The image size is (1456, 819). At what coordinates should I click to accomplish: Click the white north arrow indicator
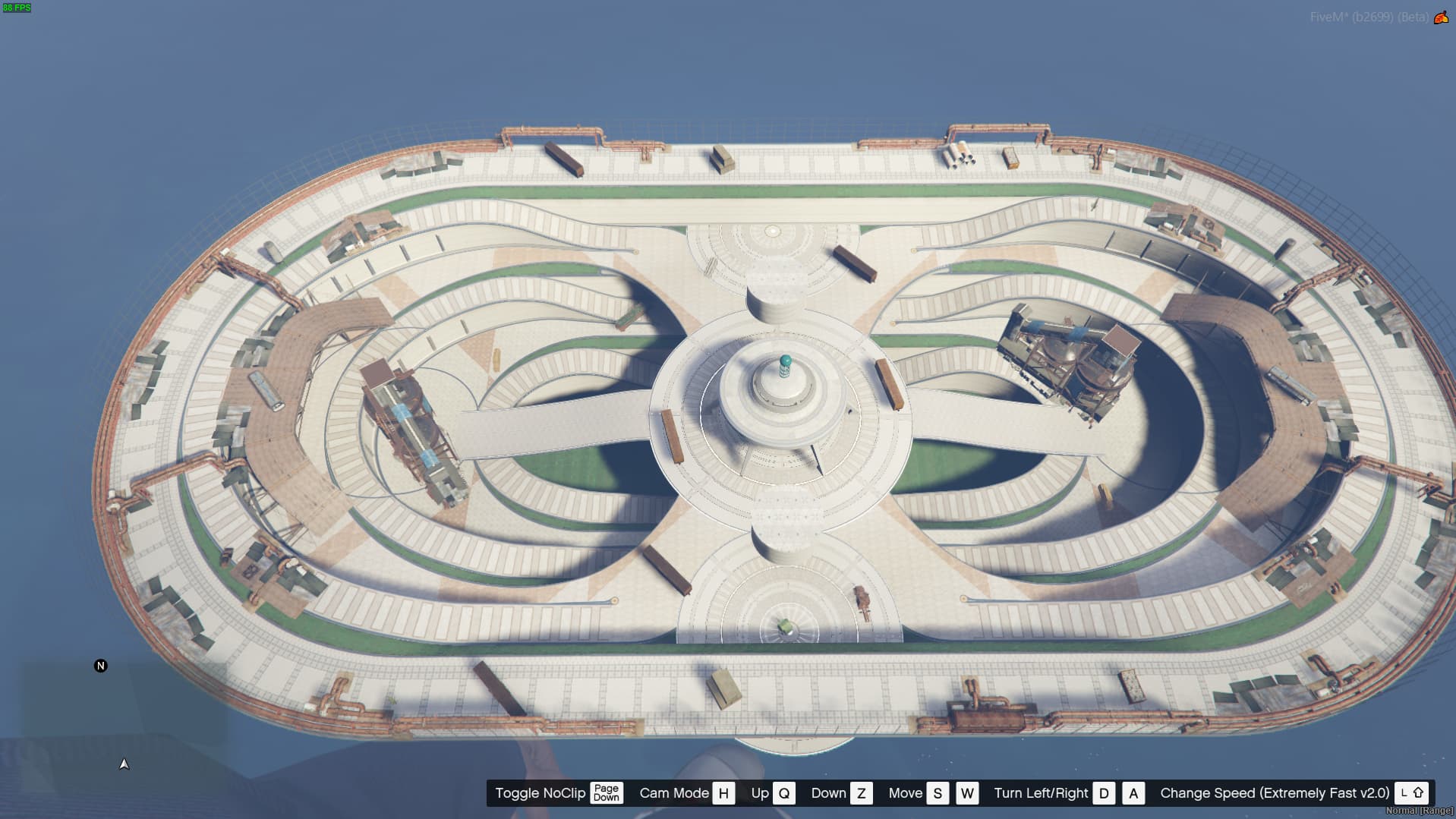click(124, 764)
